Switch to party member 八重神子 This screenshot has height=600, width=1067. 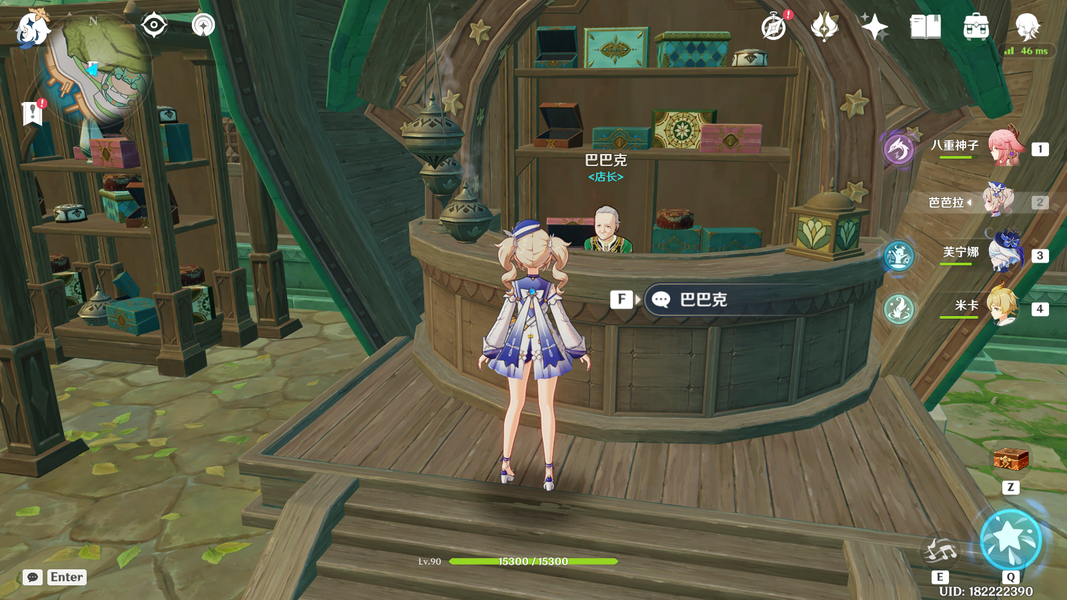(1003, 147)
